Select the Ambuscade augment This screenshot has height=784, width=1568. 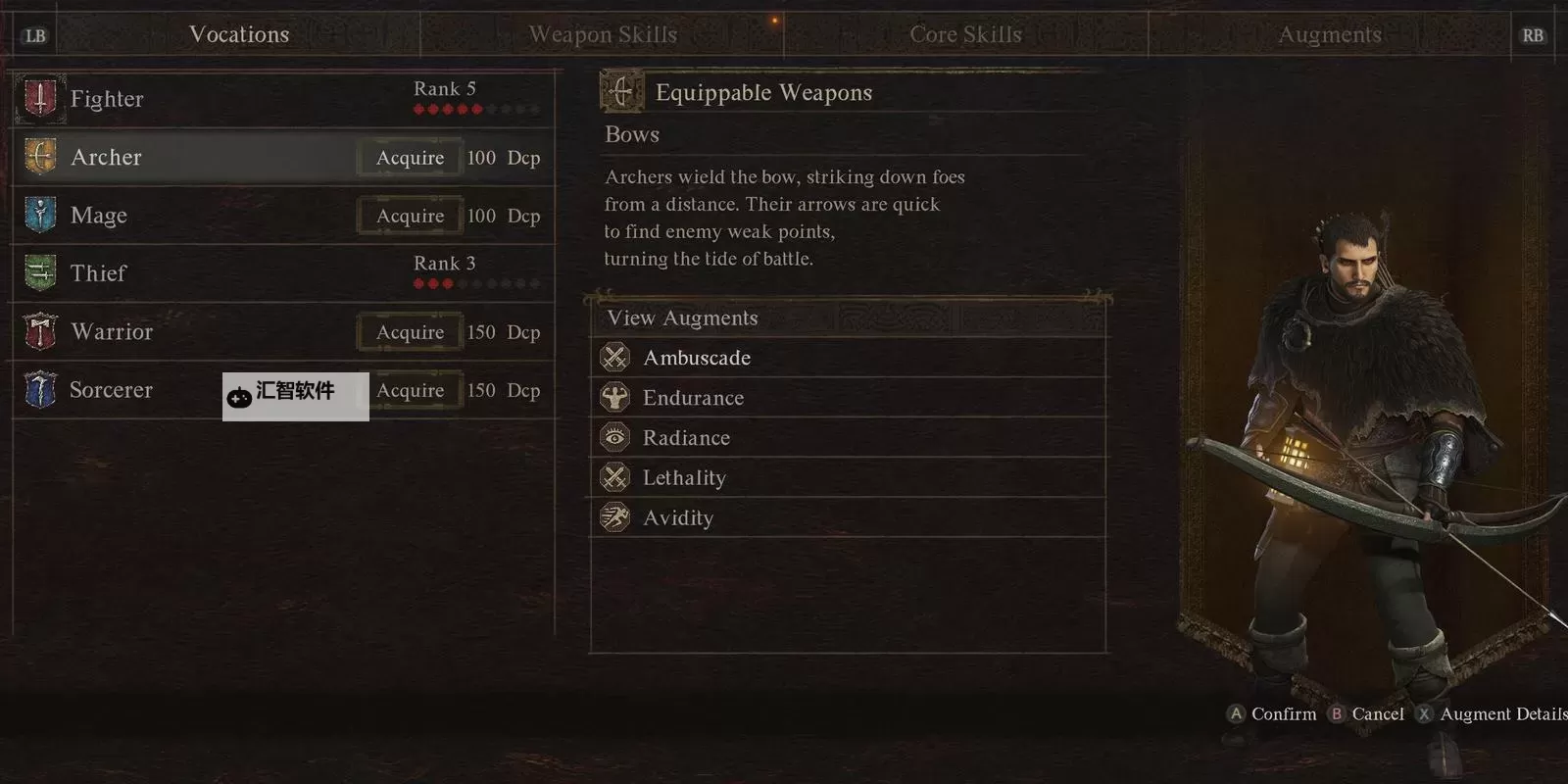(697, 358)
